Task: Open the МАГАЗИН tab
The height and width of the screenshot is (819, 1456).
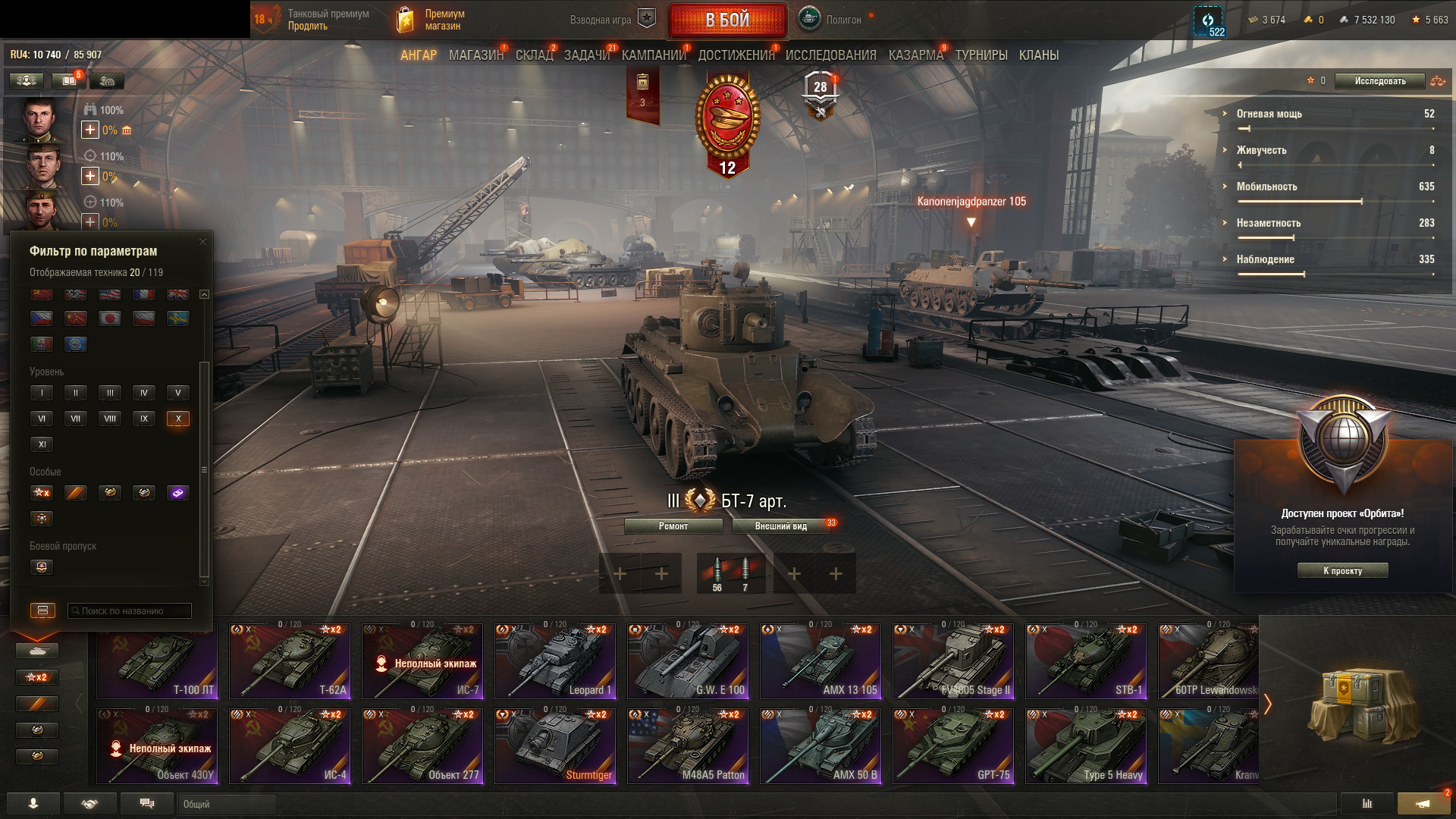Action: point(475,55)
